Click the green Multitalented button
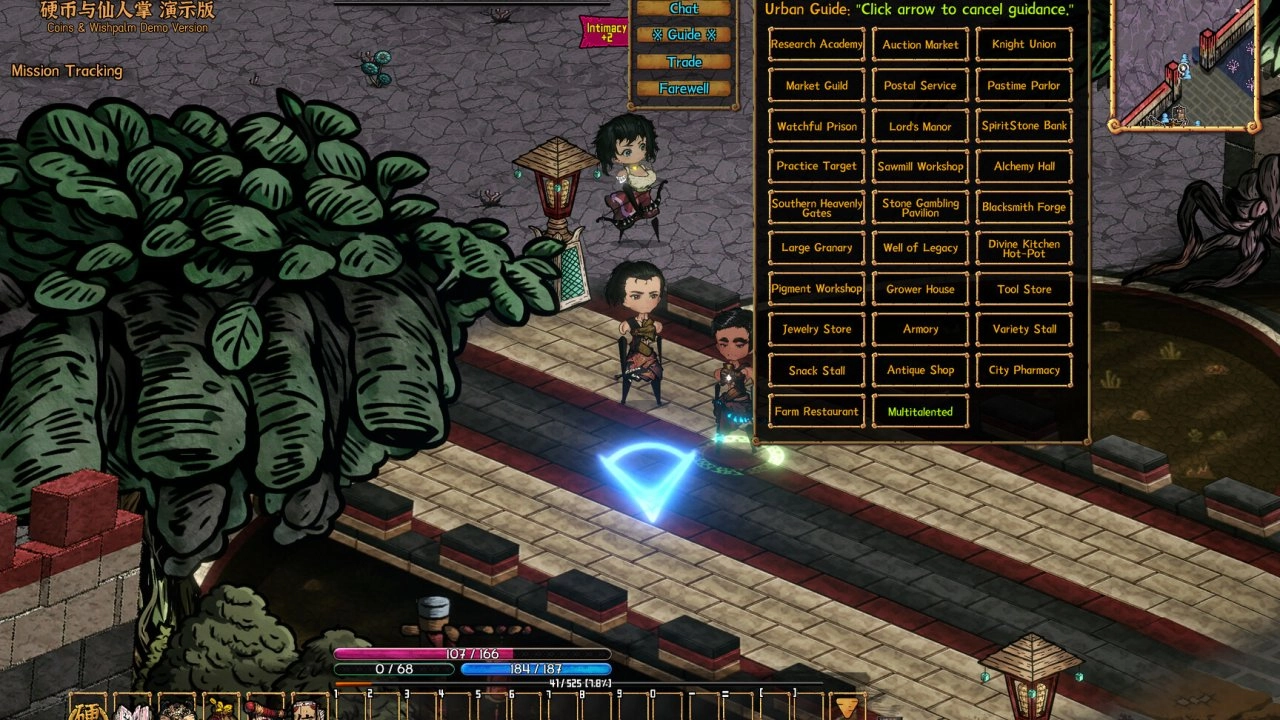Screen dimensions: 1280x720 [x=920, y=412]
